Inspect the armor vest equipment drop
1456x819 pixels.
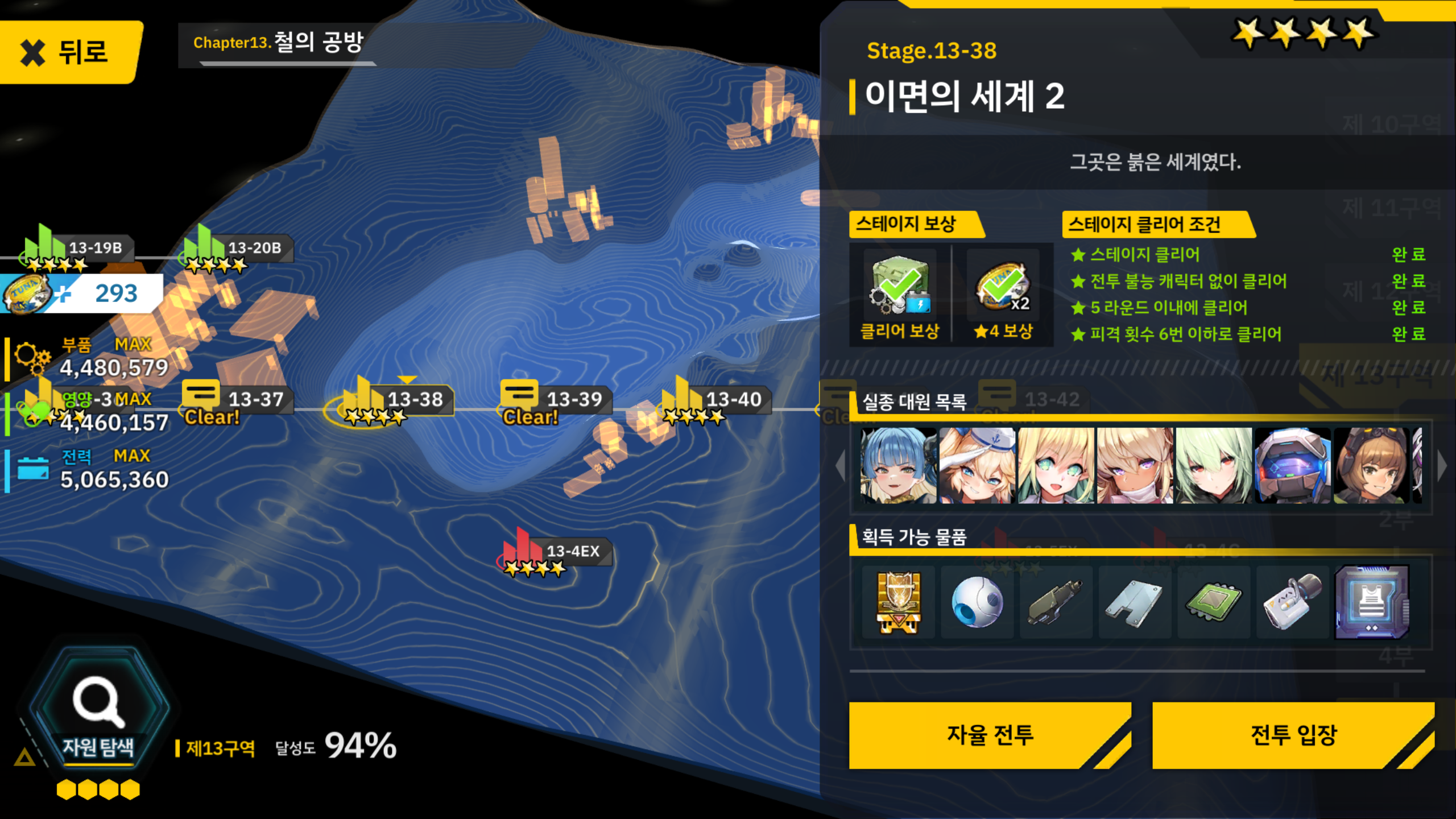pyautogui.click(x=1371, y=602)
